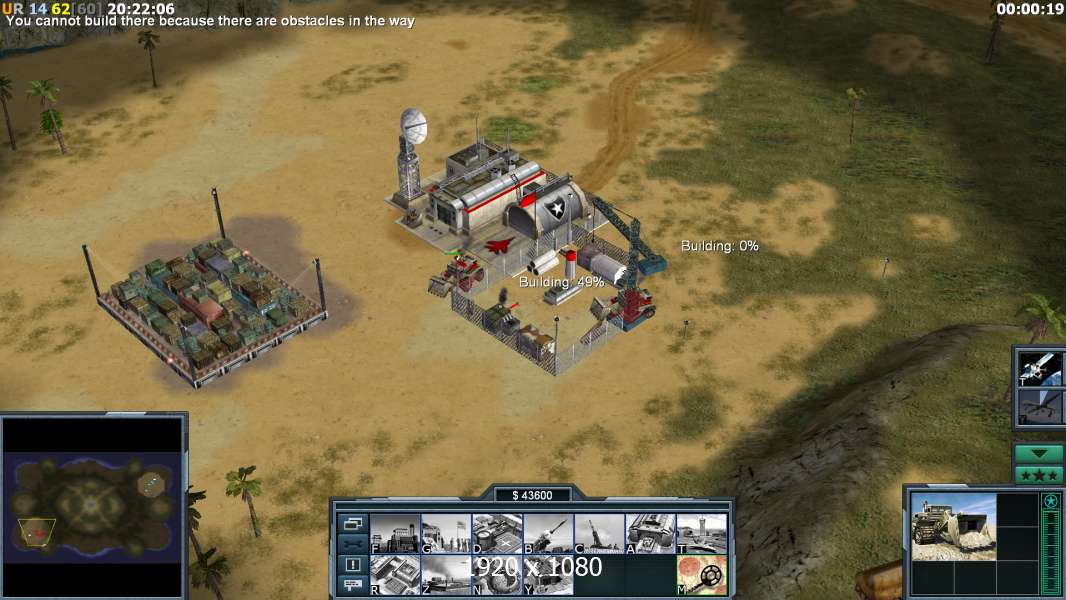Viewport: 1066px width, 600px height.
Task: Build the control tower structure marked T
Action: pyautogui.click(x=701, y=533)
